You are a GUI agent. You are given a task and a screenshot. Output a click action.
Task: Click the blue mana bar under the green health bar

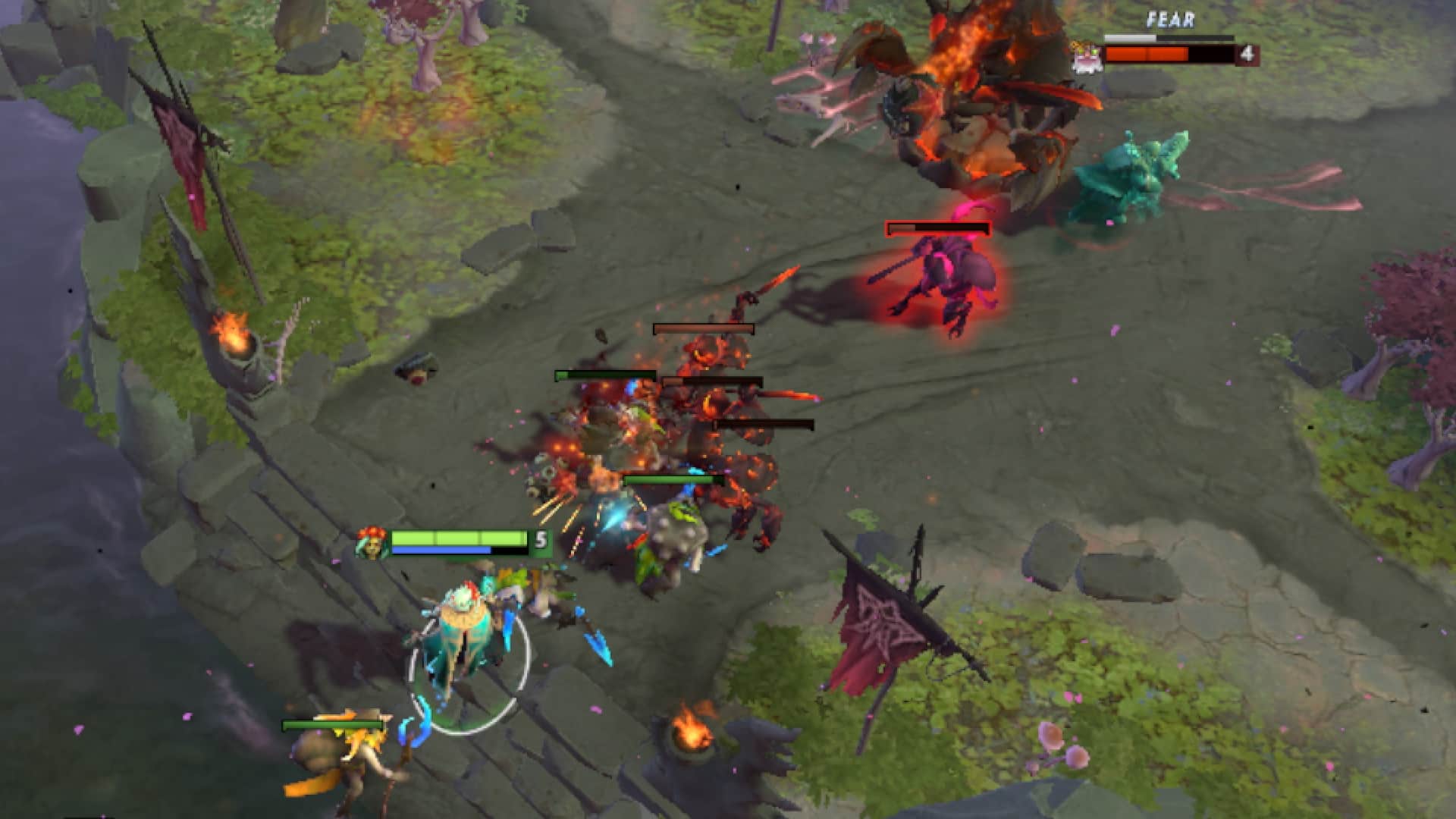tap(440, 551)
